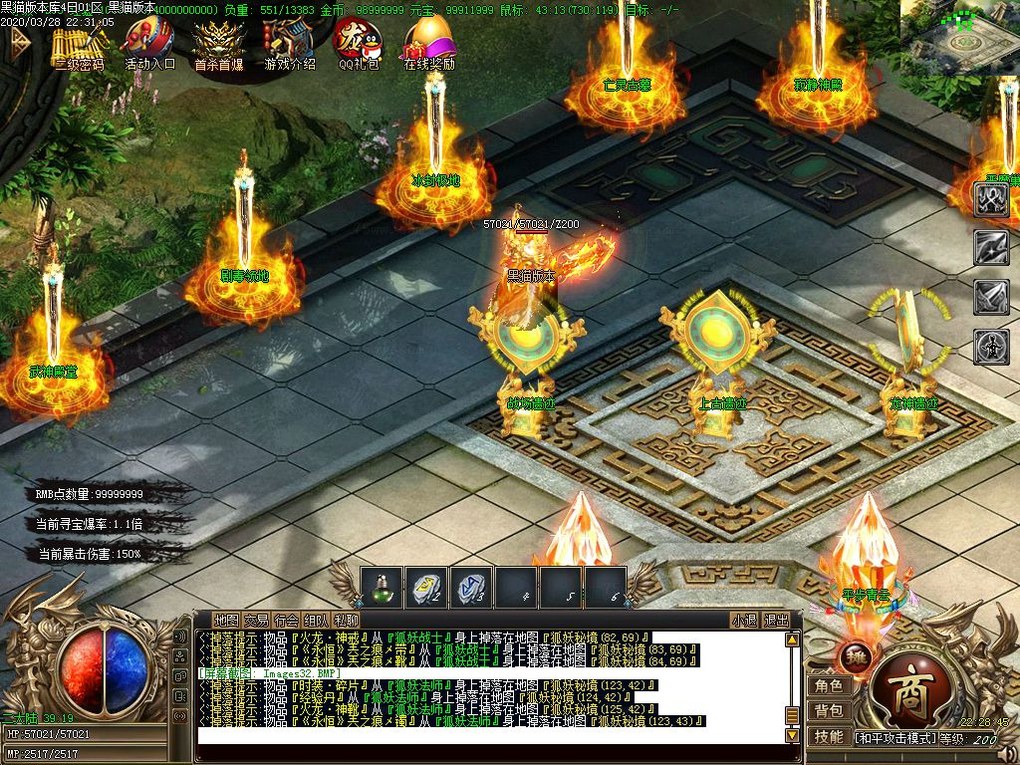Switch to the 交易 trade chat tab
Image resolution: width=1020 pixels, height=765 pixels.
point(257,620)
